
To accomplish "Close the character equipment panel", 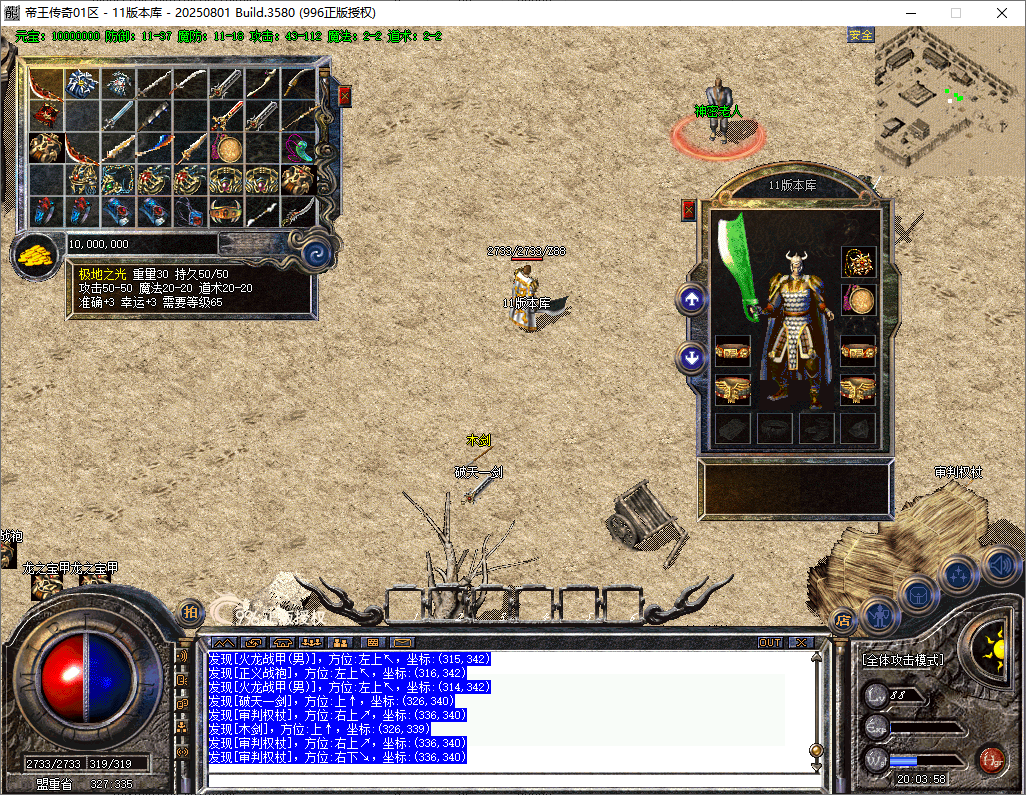I will coord(688,210).
